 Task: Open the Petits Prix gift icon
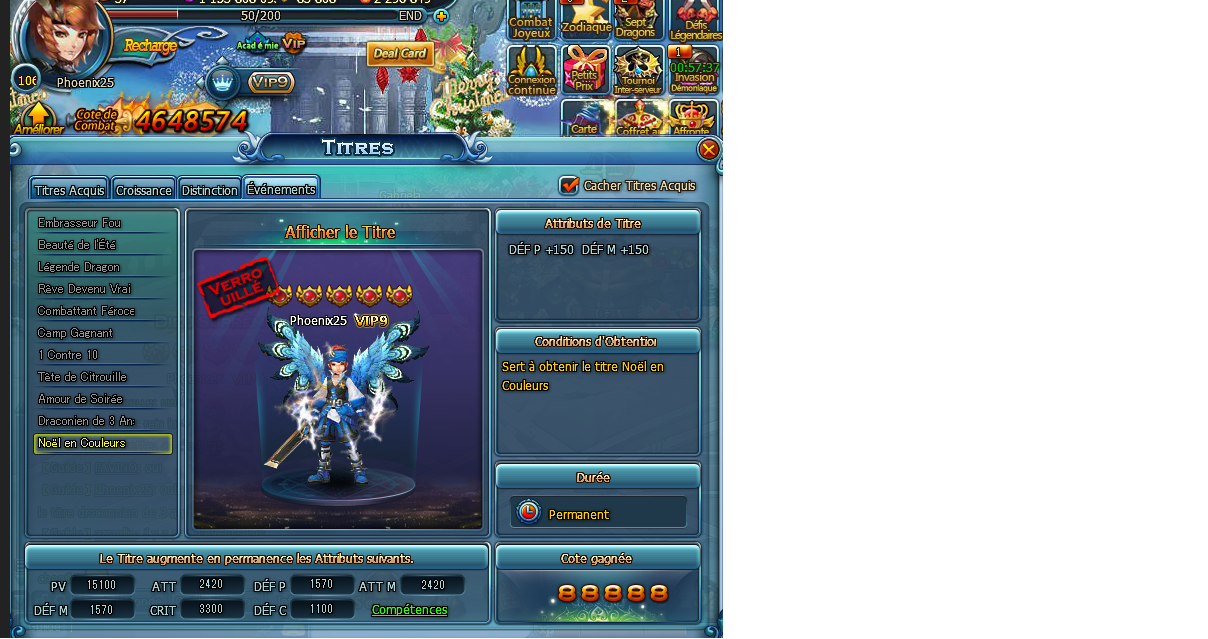pos(585,70)
